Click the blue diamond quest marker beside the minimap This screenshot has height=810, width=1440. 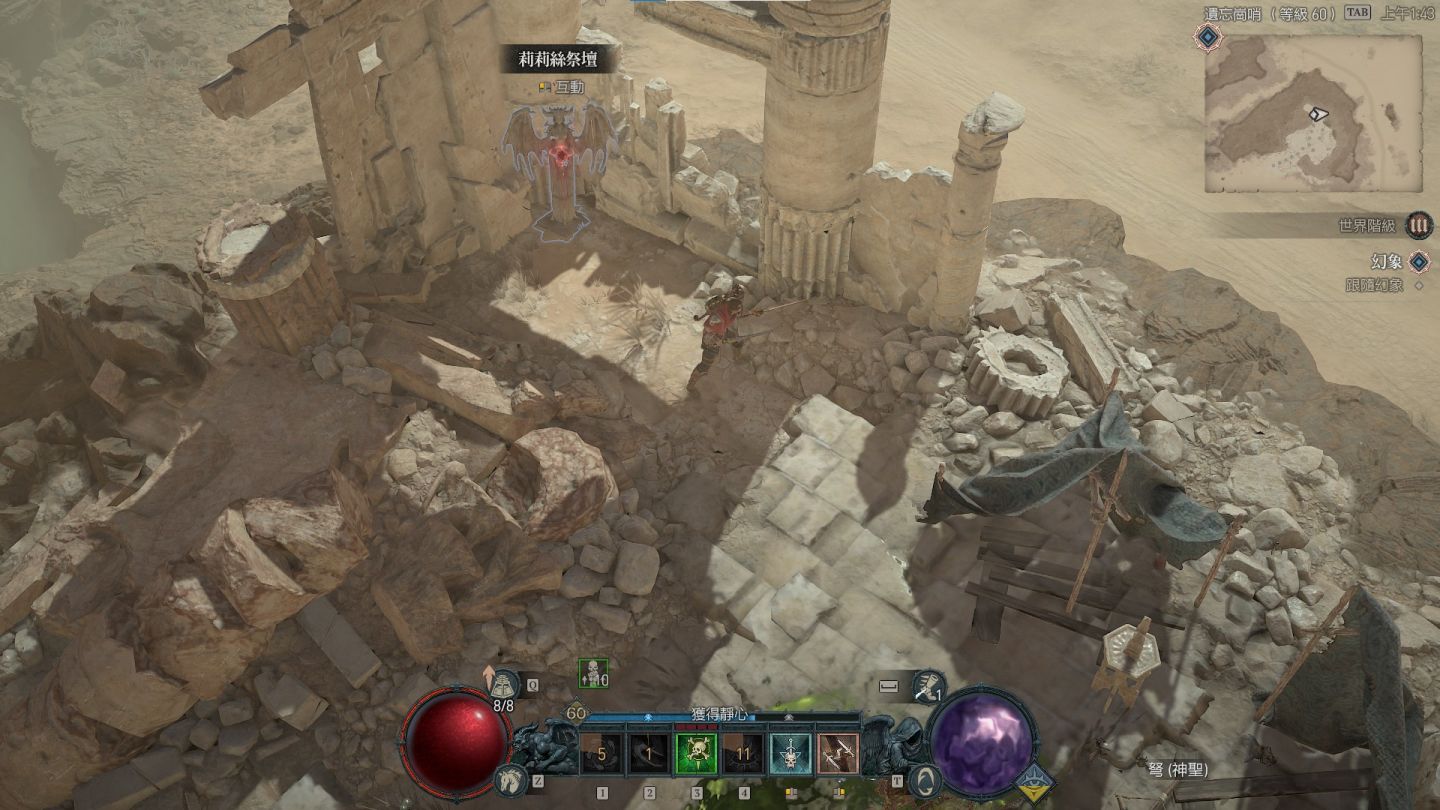(1209, 37)
